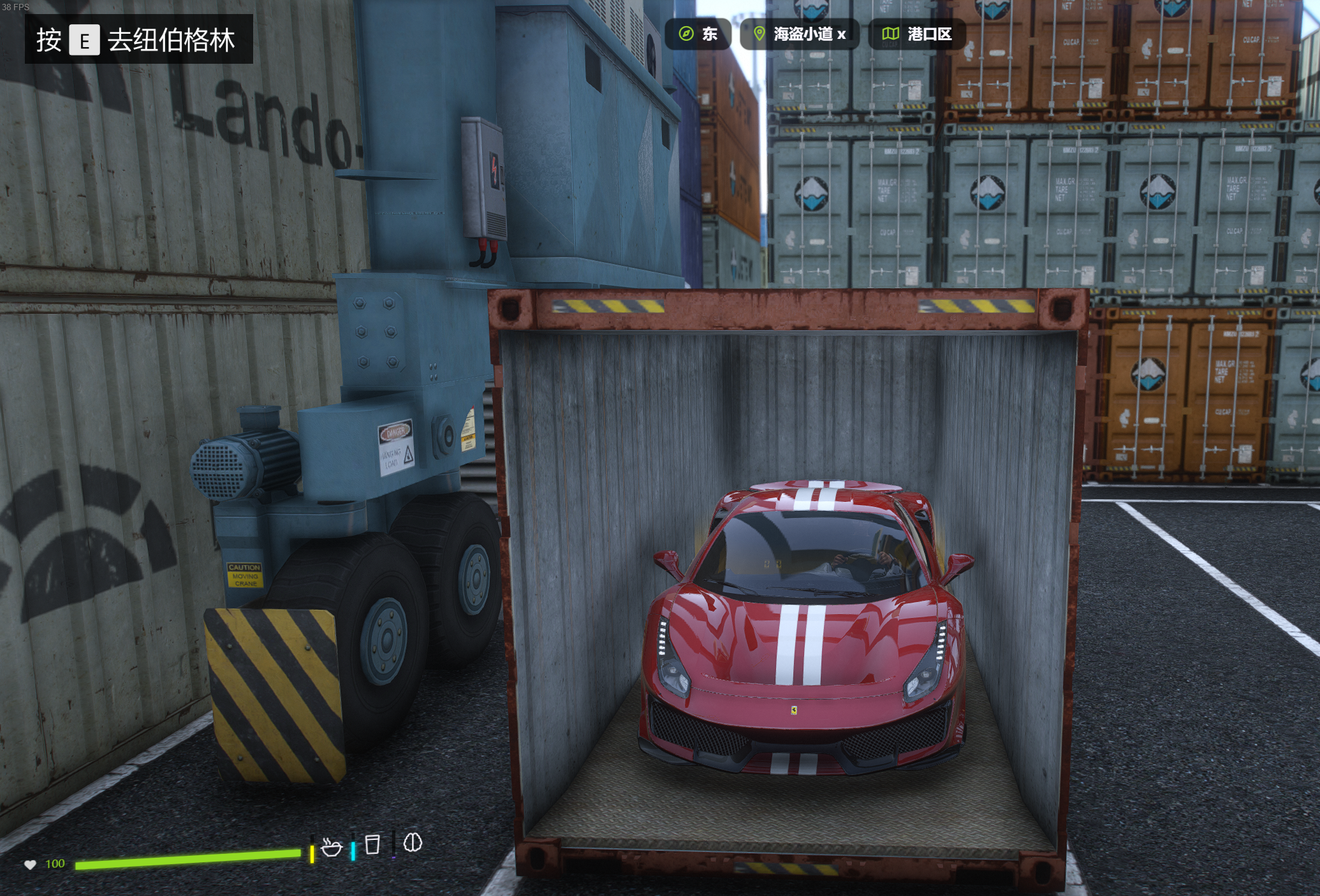Click the compass direction chip showing 东

(x=698, y=34)
